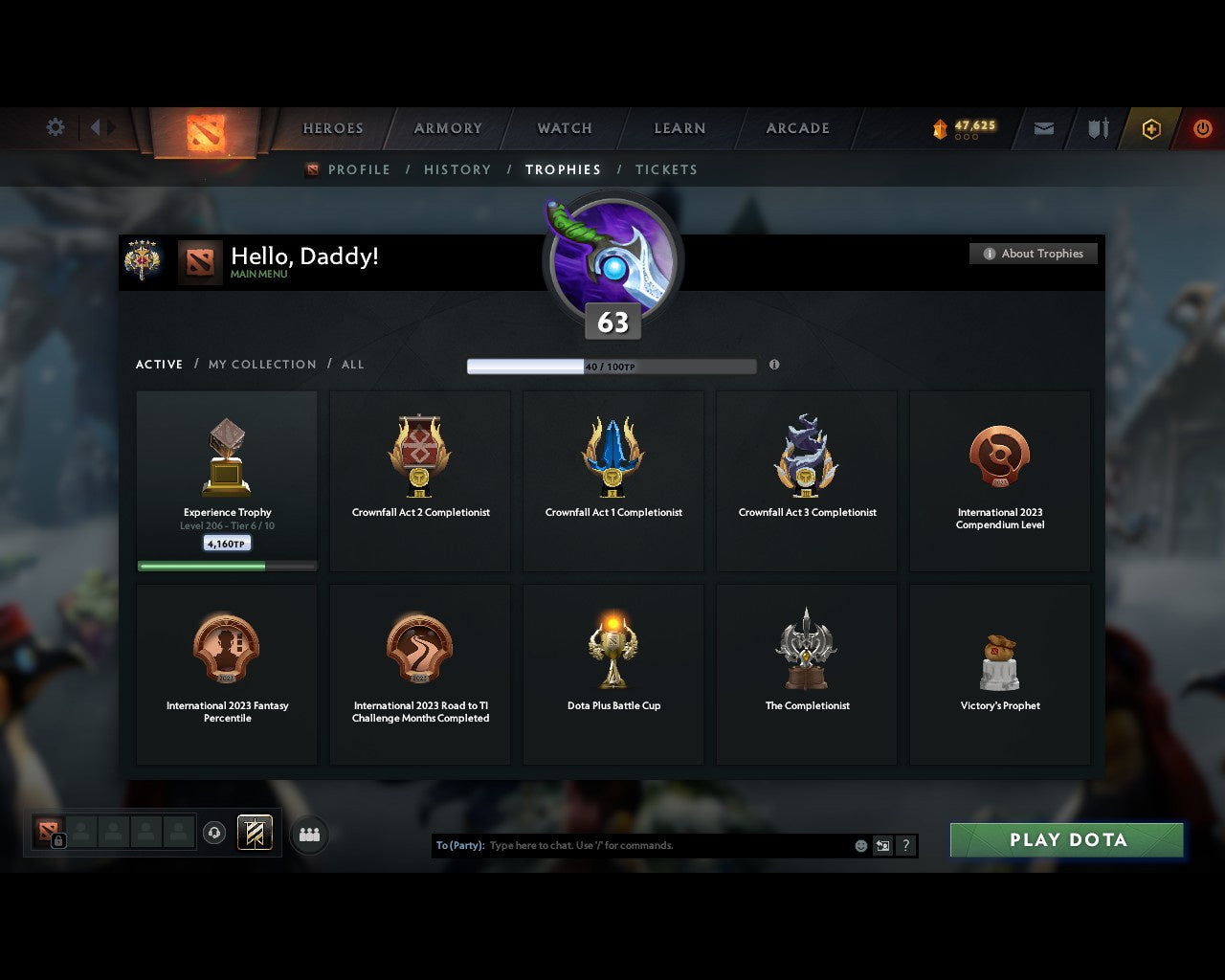Image resolution: width=1225 pixels, height=980 pixels.
Task: Open About Trophies
Action: (1034, 254)
